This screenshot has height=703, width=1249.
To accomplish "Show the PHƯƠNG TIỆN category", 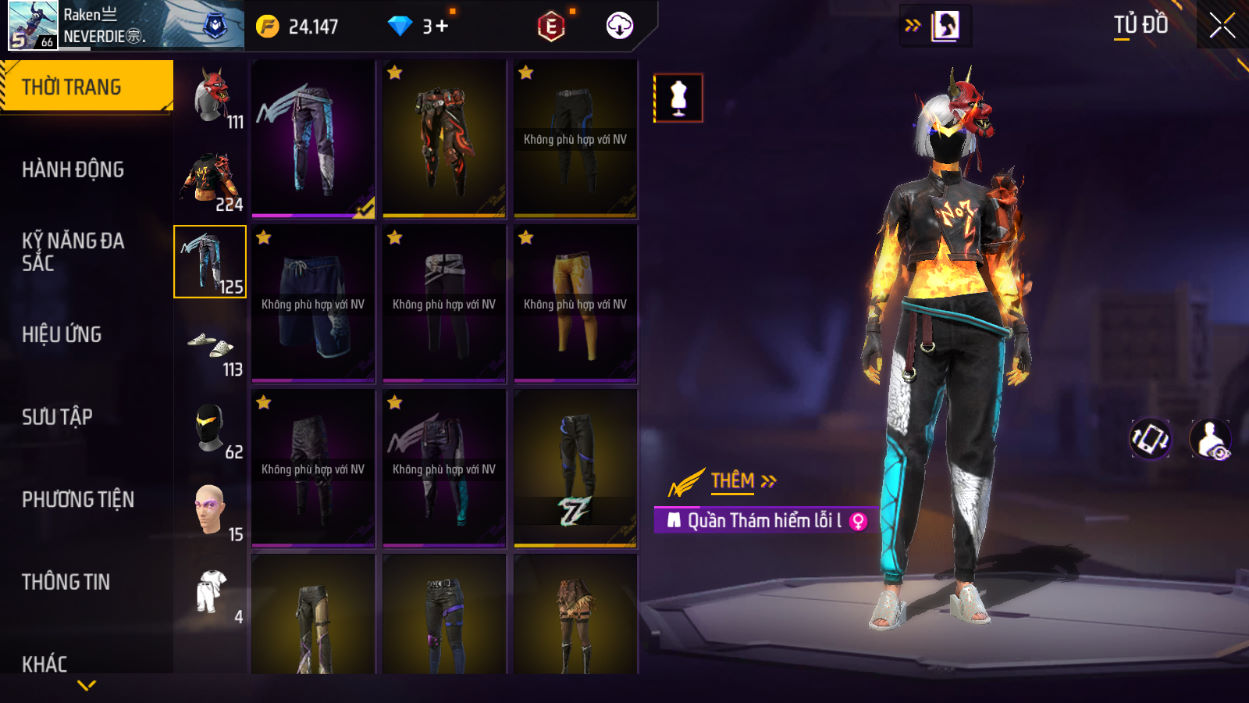I will tap(78, 499).
